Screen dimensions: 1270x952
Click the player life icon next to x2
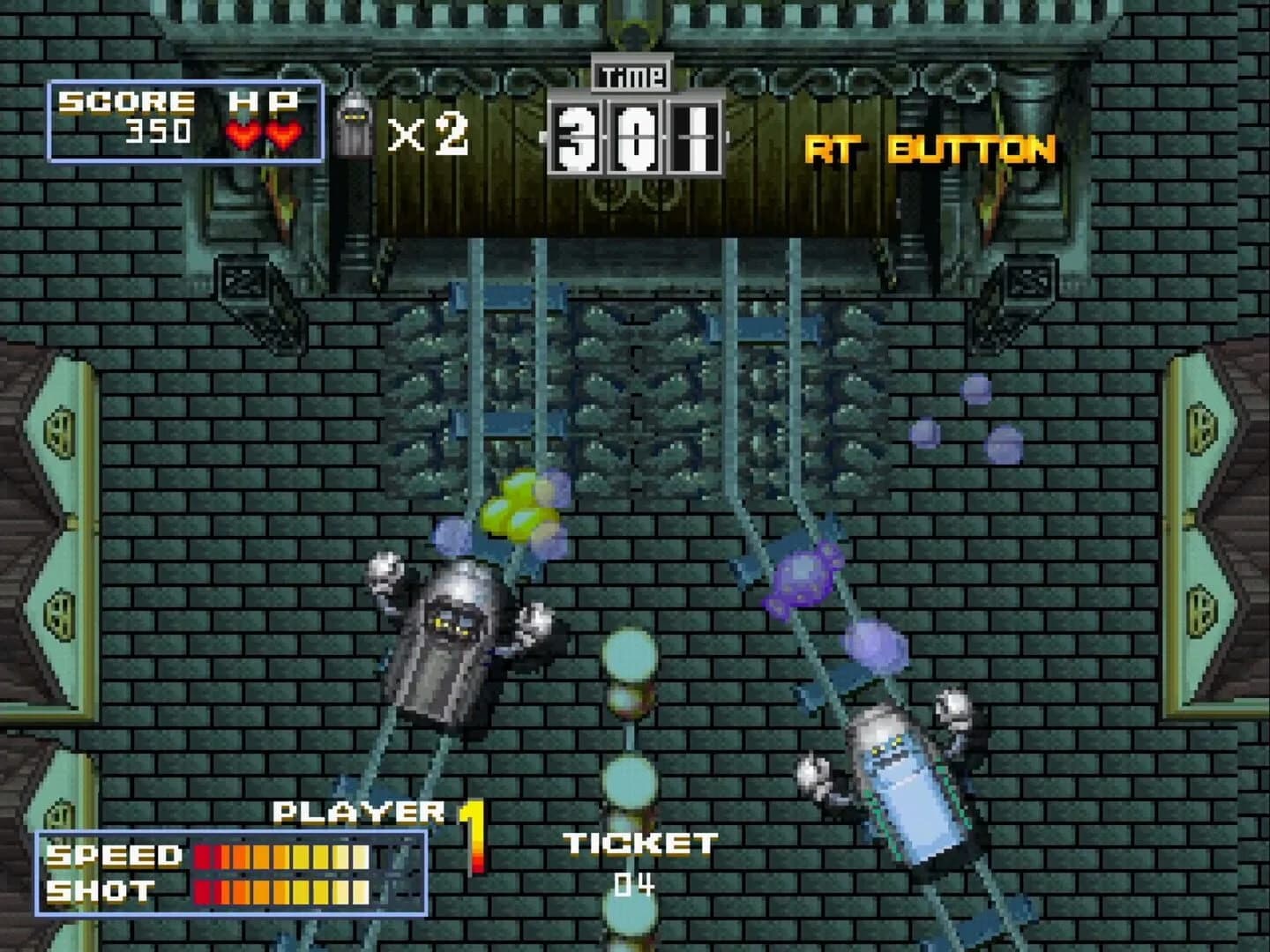click(356, 128)
